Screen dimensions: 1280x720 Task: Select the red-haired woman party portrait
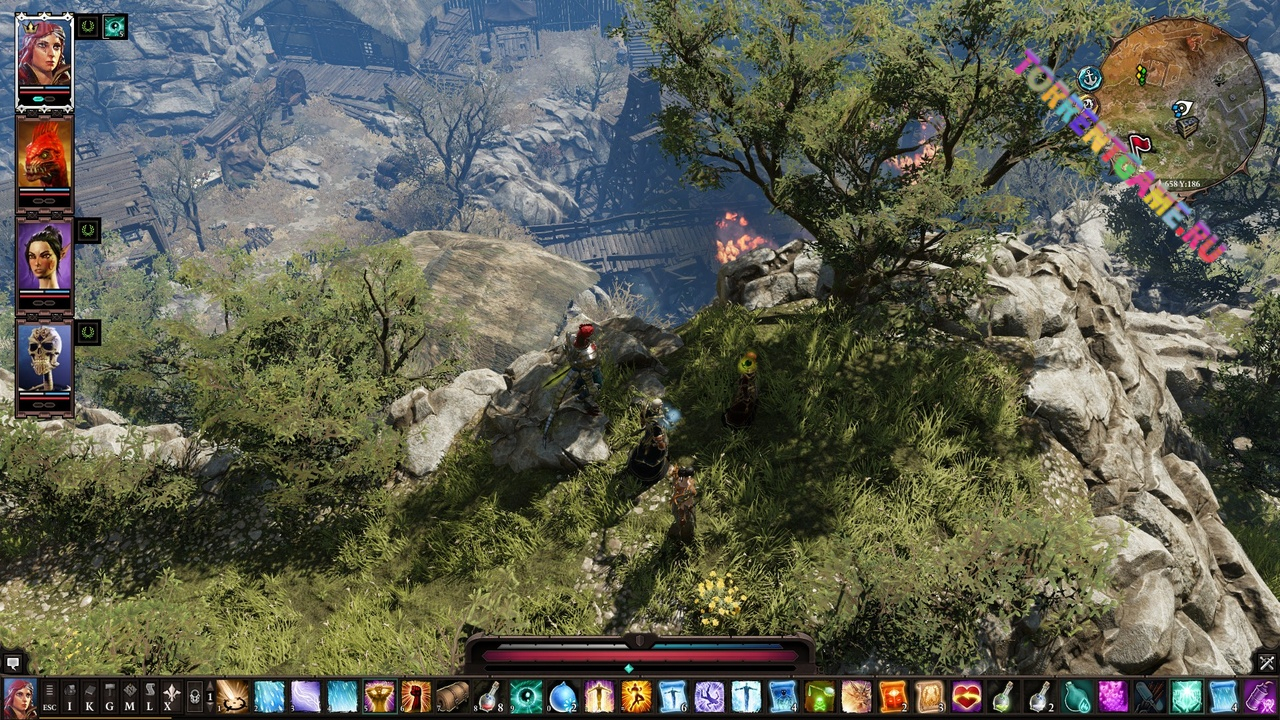pos(44,54)
